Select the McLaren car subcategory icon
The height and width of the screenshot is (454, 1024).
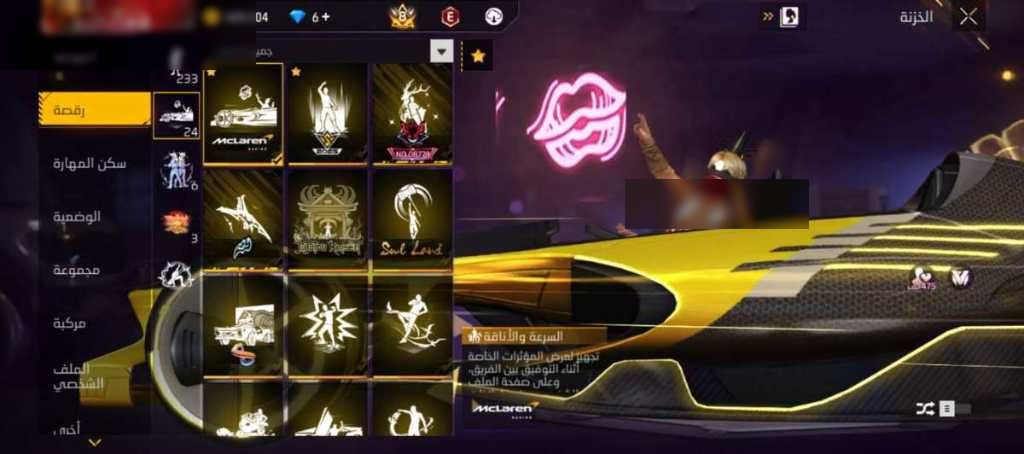coord(176,116)
